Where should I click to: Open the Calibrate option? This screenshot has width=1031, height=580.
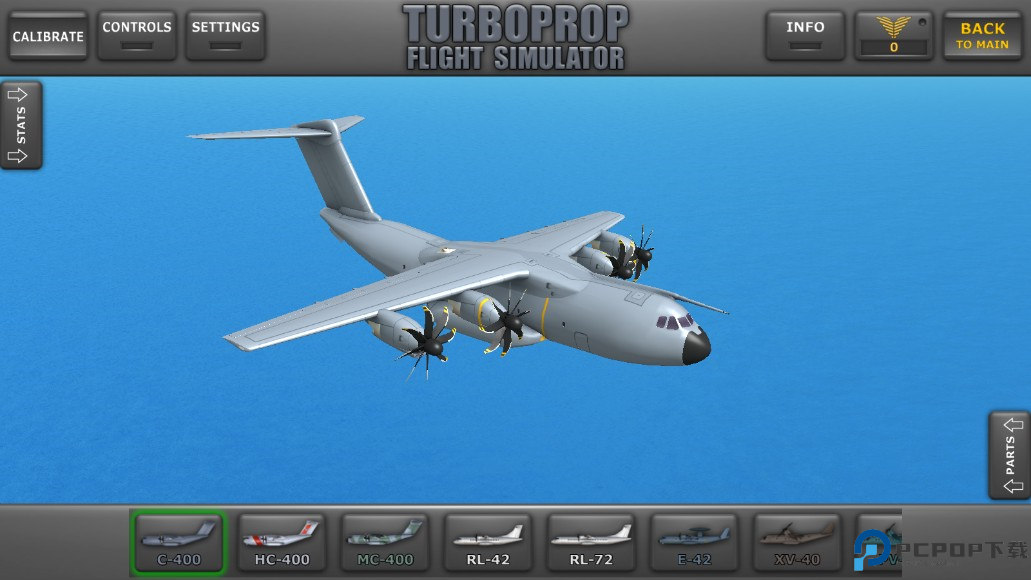pyautogui.click(x=47, y=36)
